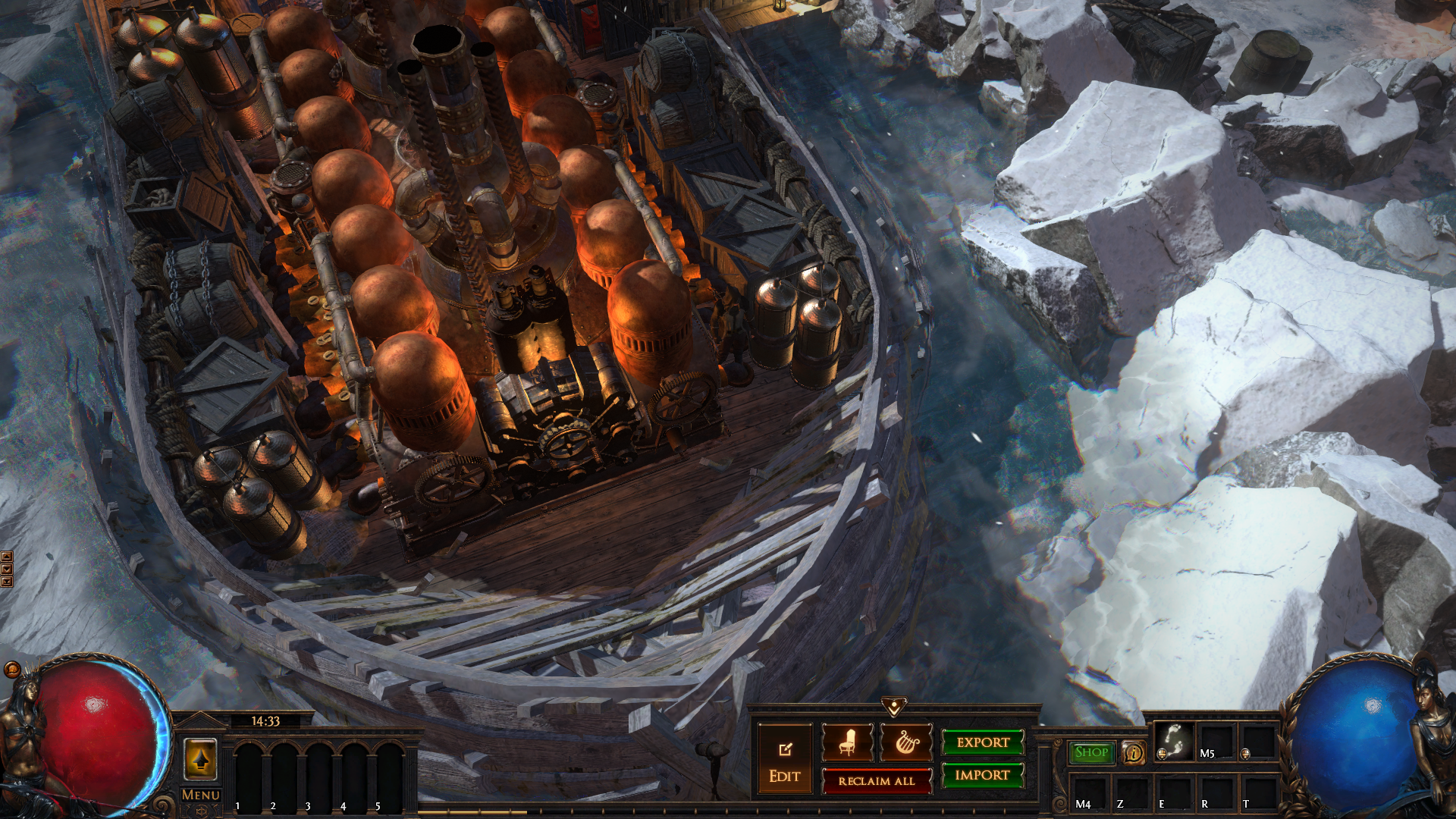The height and width of the screenshot is (819, 1456).
Task: Click the chat scroll-down arrow
Action: point(7,570)
